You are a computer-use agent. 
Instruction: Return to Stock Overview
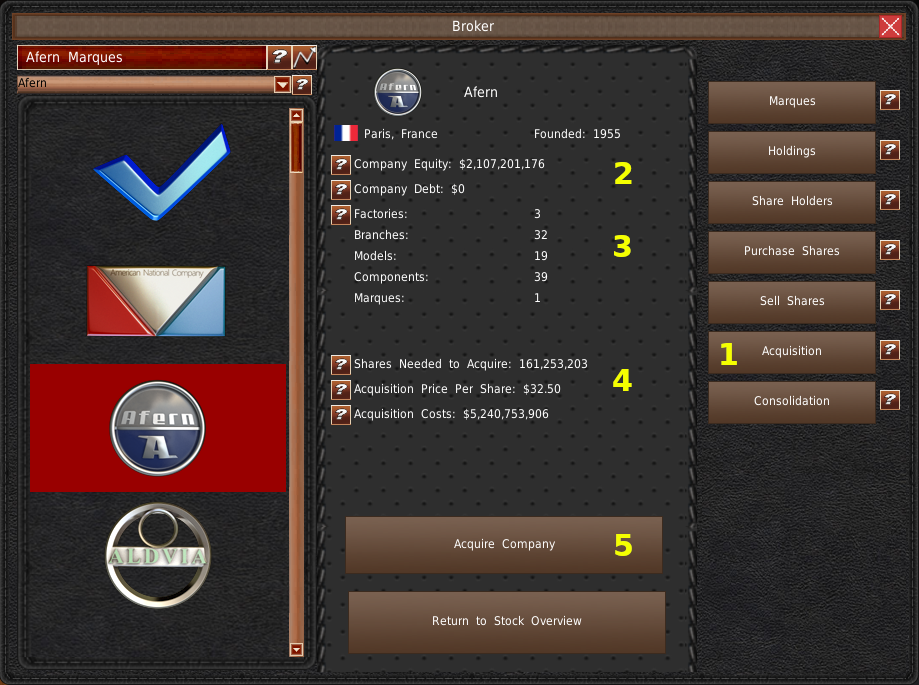coord(506,621)
